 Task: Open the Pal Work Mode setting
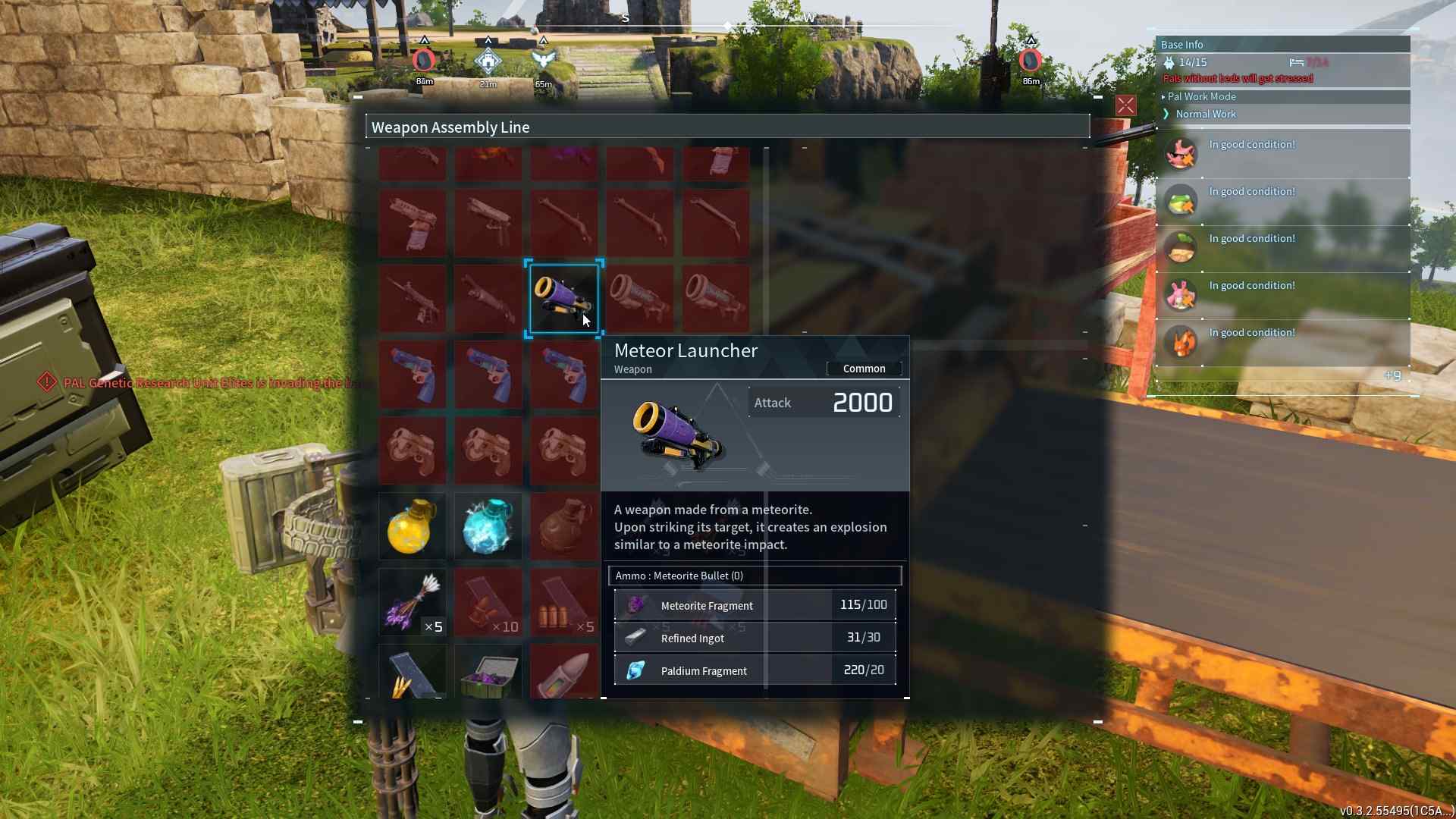pos(1202,96)
